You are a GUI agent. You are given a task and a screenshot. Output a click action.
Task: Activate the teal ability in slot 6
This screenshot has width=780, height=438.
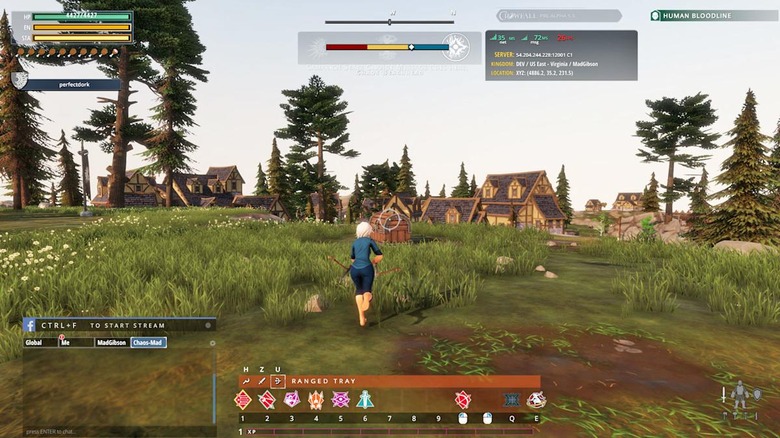pos(365,400)
